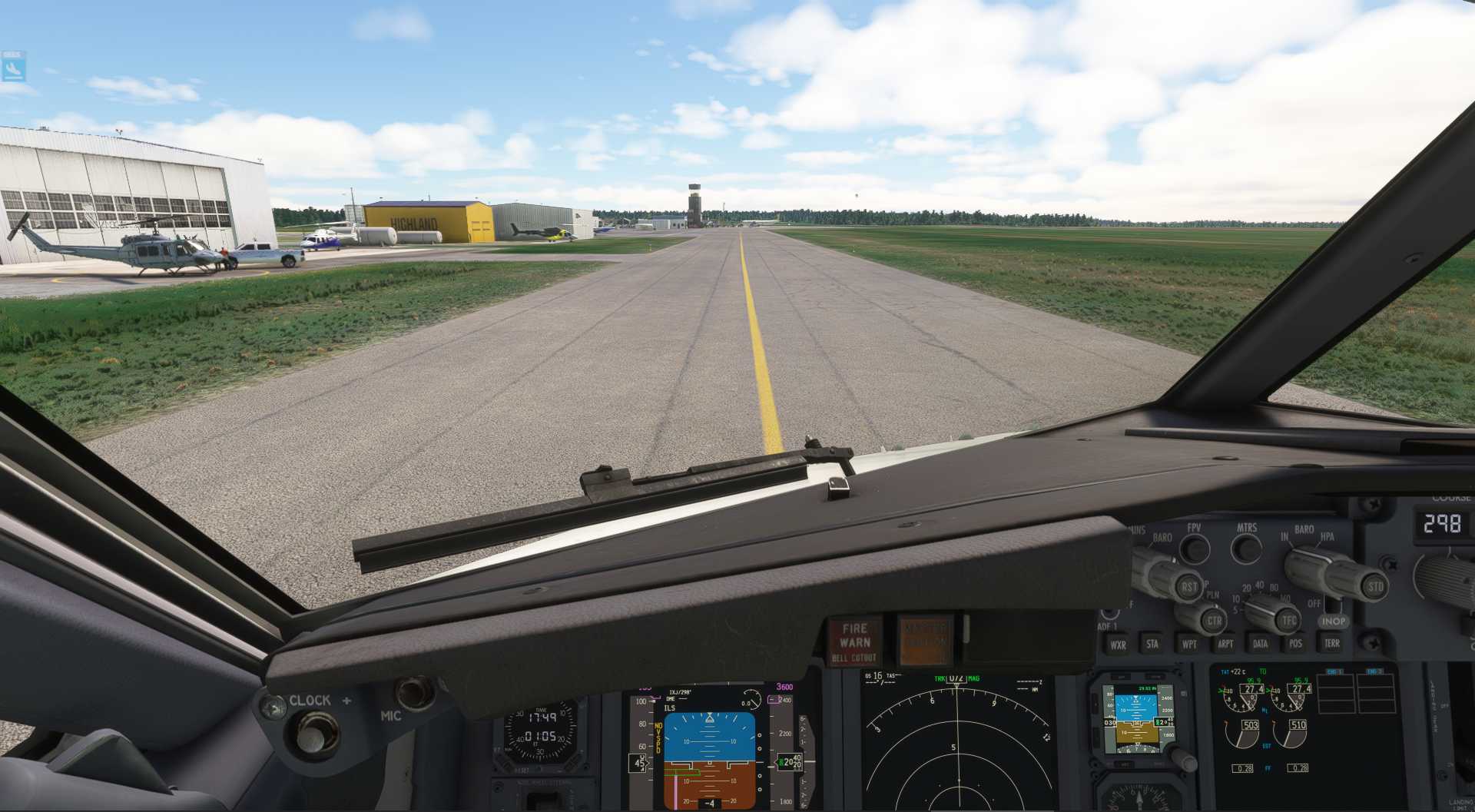Toggle the MTRS meters display button

(1248, 549)
